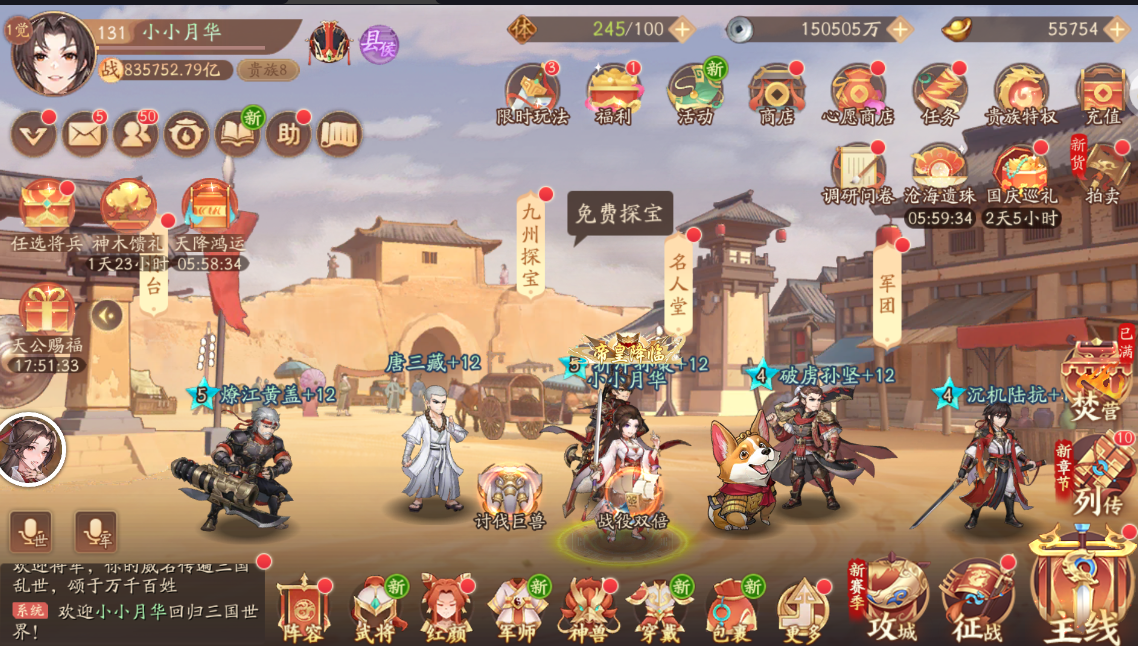Open the 征战 campaign button
The height and width of the screenshot is (646, 1138).
click(x=977, y=598)
